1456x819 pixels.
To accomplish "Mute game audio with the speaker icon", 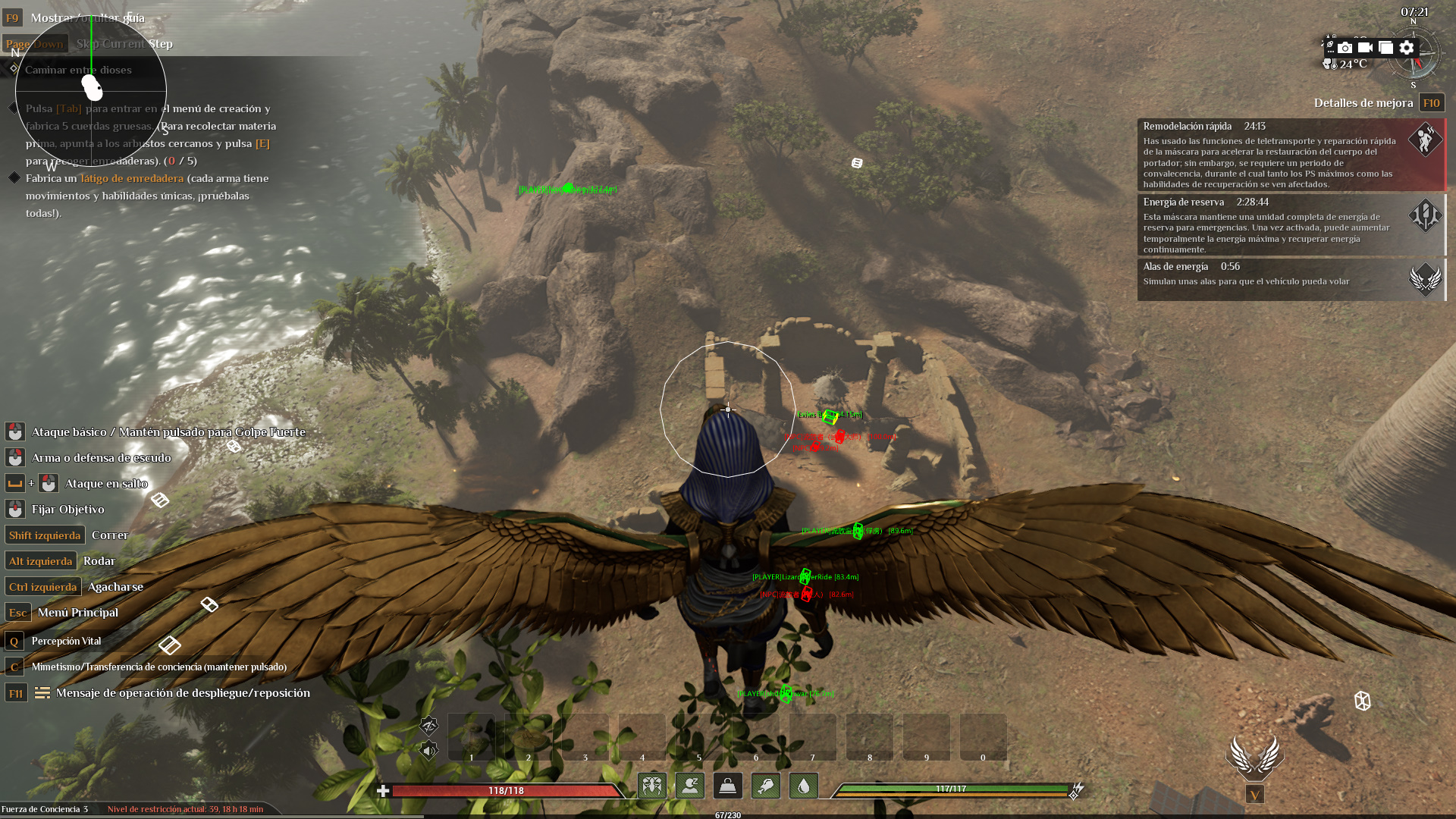I will pos(427,752).
